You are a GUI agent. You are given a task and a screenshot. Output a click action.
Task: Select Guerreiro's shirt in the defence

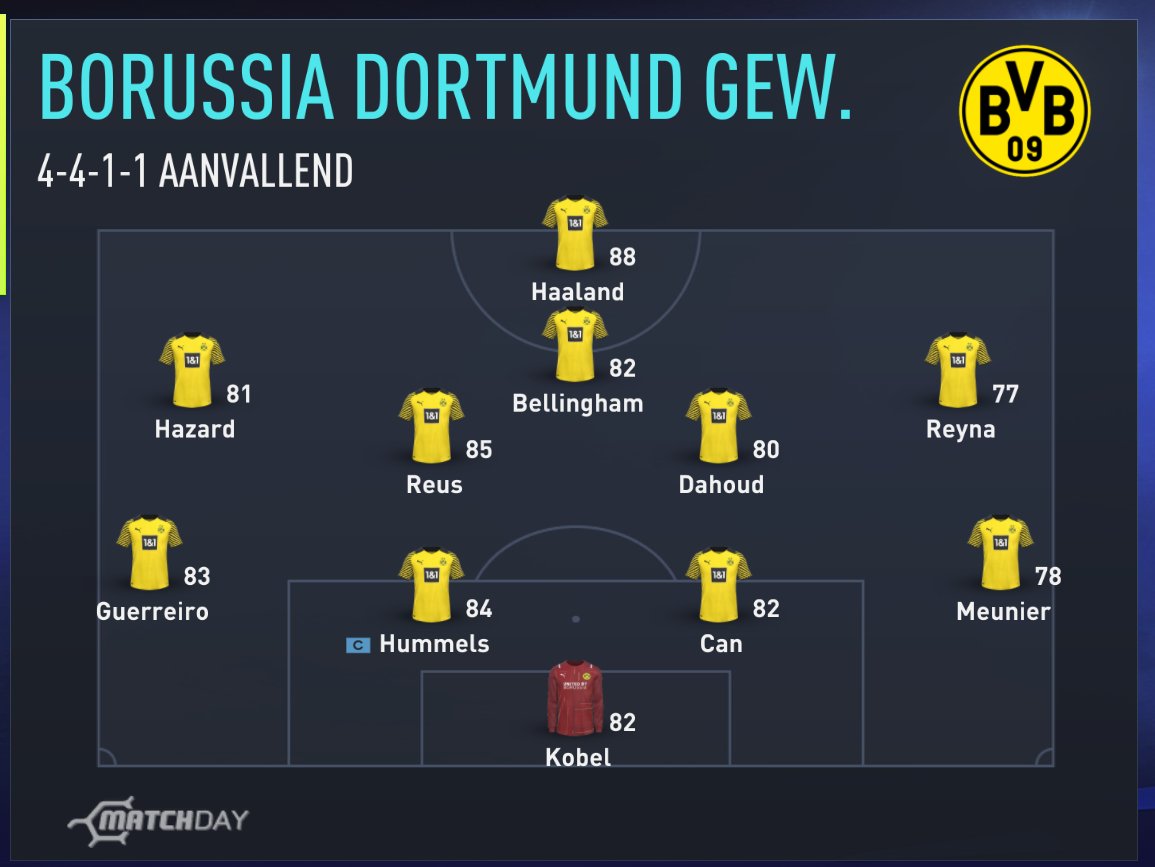click(149, 553)
